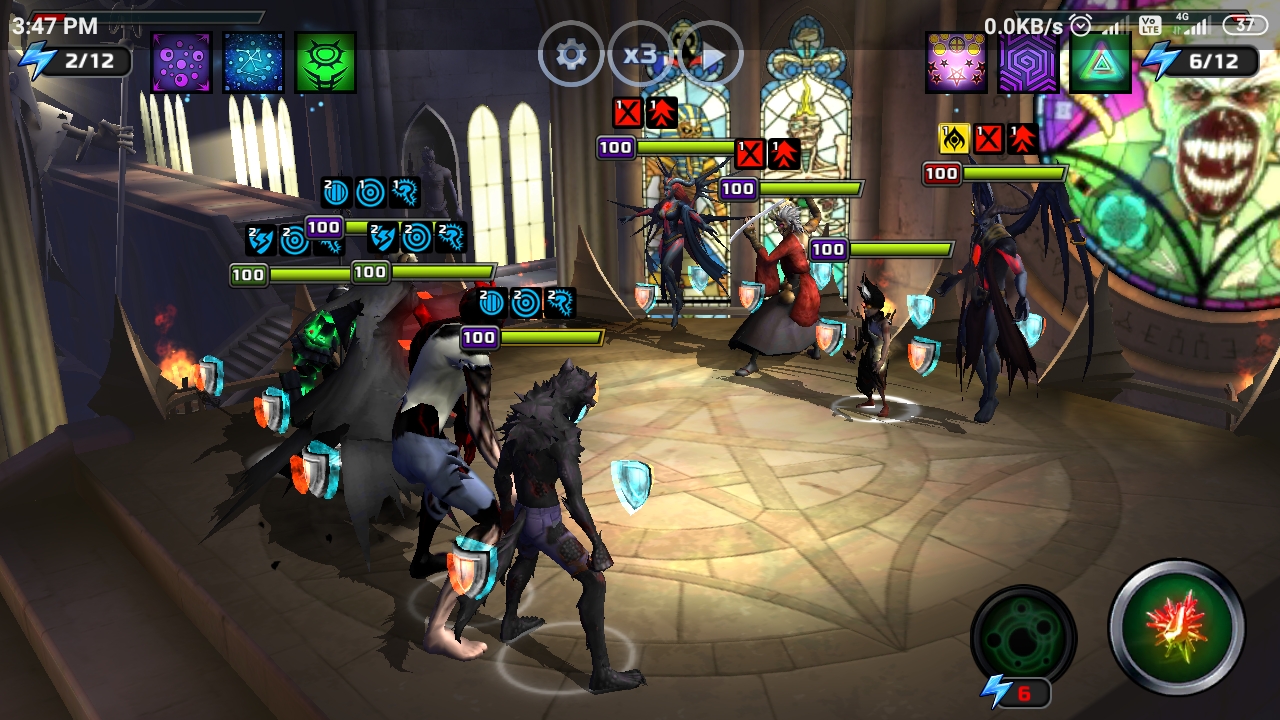Tap the purple dotted circle passive icon

pos(181,62)
